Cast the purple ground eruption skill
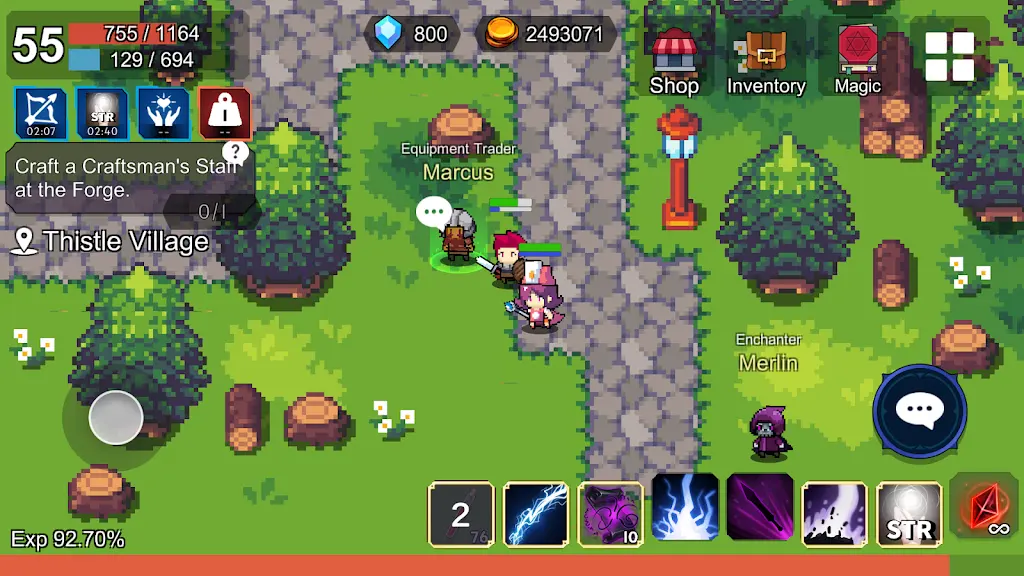Screen dimensions: 1024x576 coord(835,514)
